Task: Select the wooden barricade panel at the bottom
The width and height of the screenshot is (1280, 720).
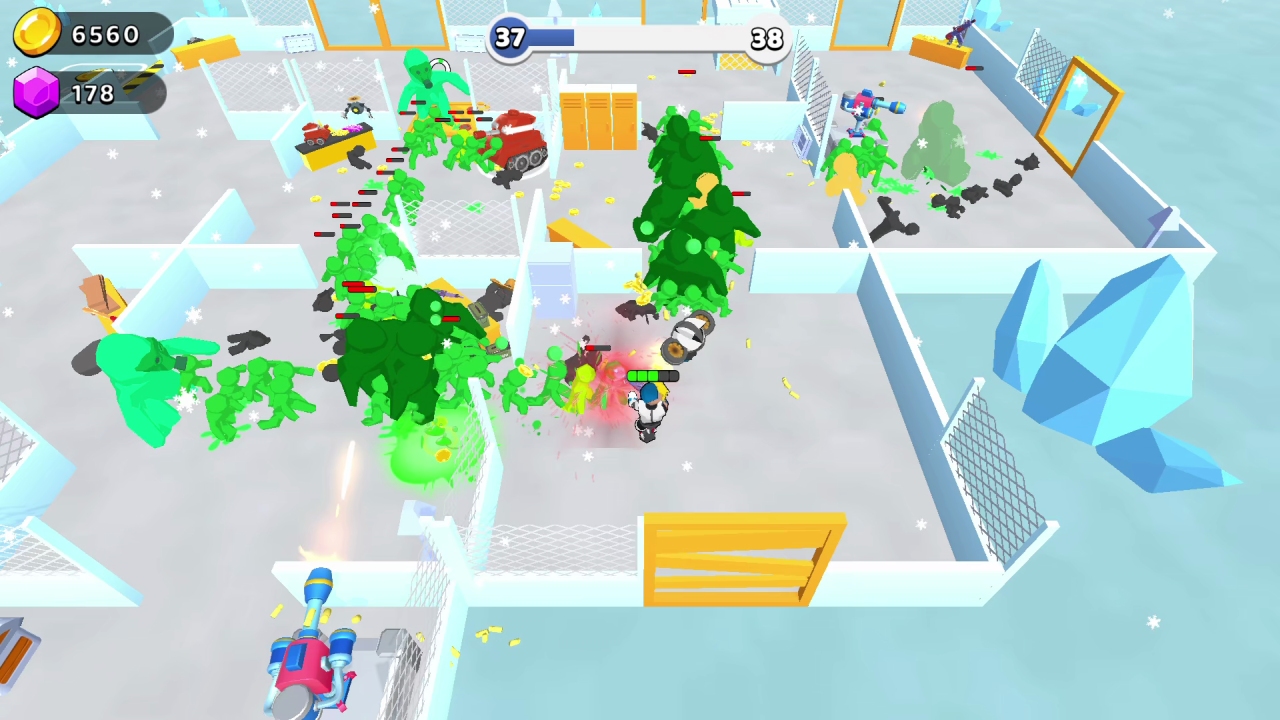Action: tap(745, 558)
